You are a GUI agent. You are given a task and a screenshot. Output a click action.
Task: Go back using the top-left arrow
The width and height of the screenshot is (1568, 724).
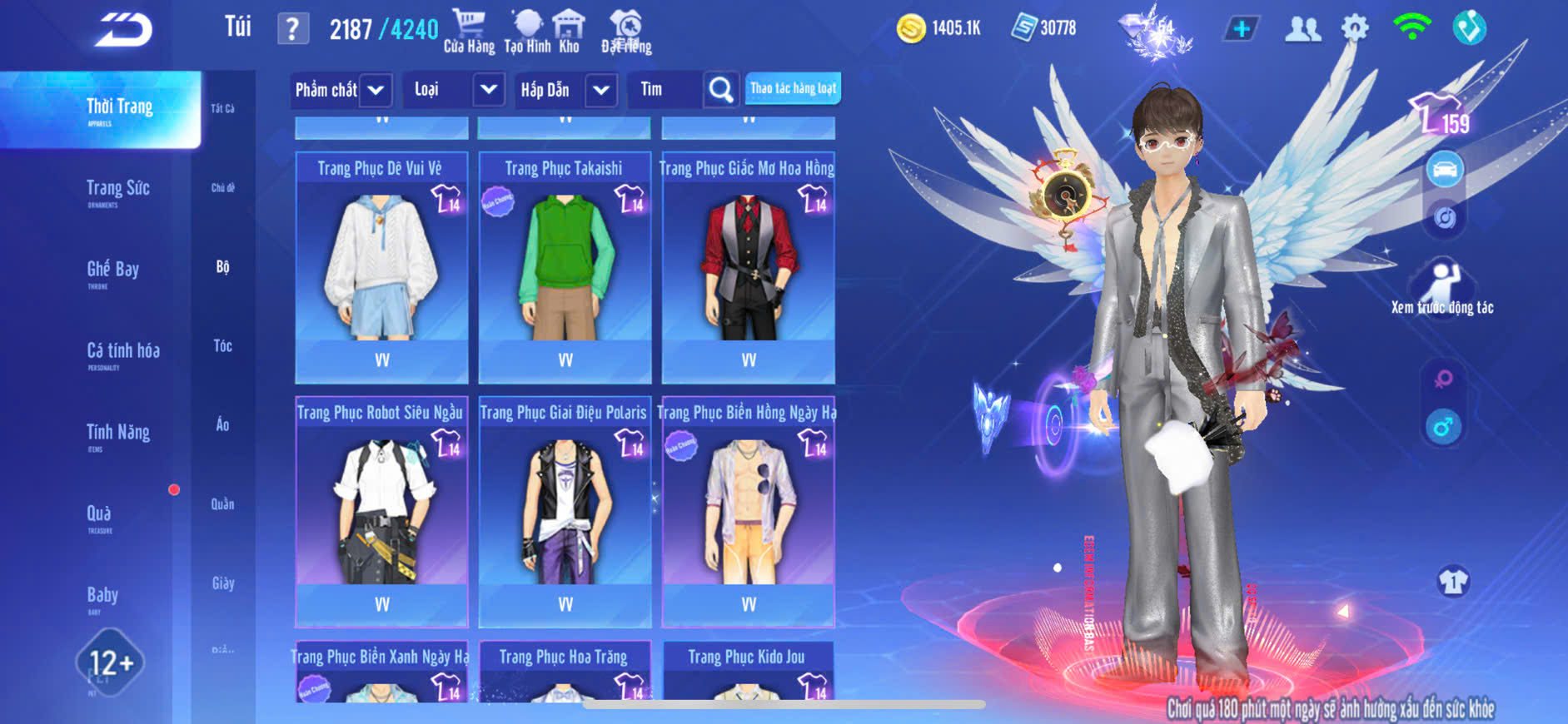tap(123, 30)
